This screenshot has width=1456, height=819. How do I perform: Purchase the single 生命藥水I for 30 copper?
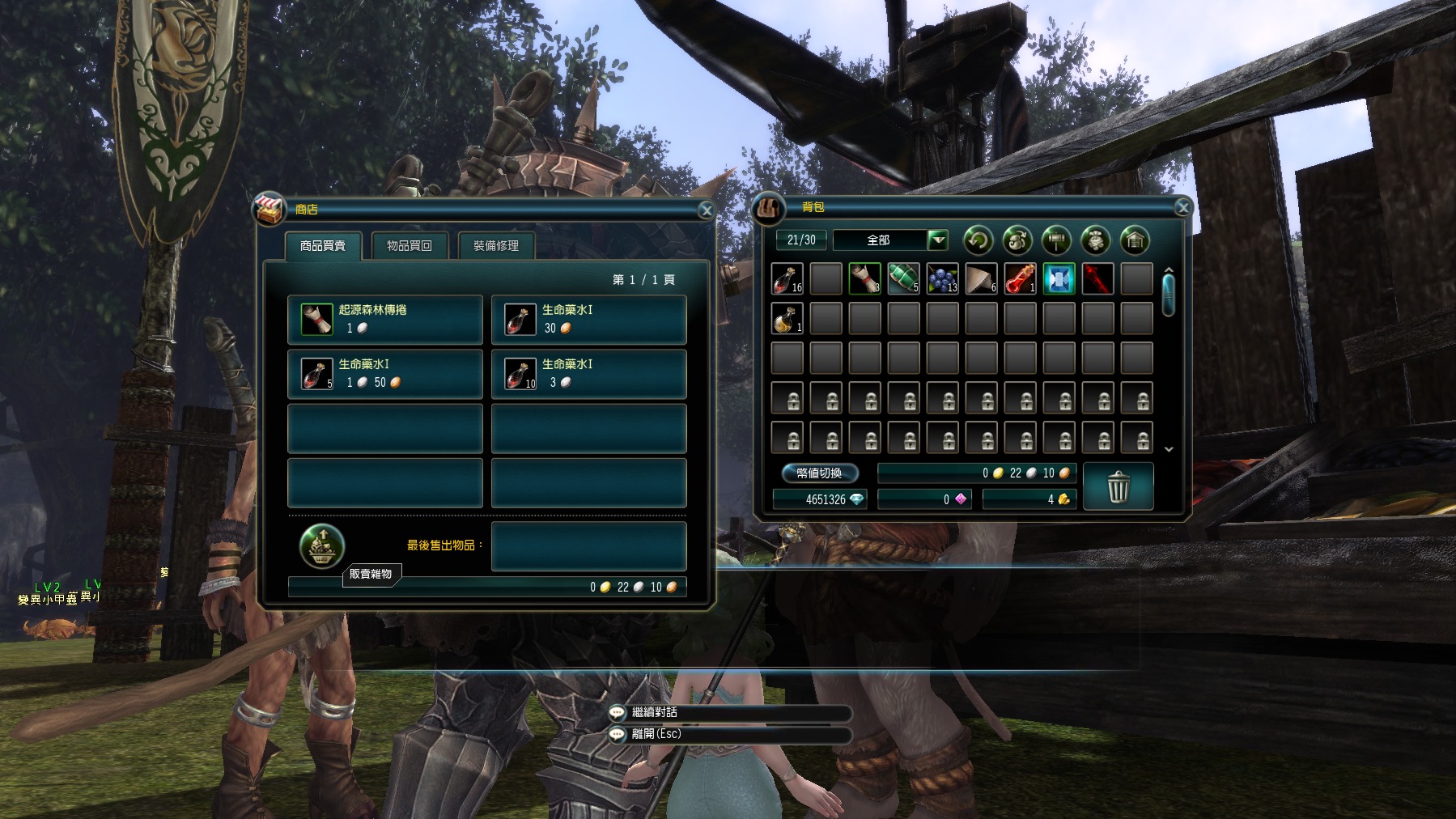(588, 320)
